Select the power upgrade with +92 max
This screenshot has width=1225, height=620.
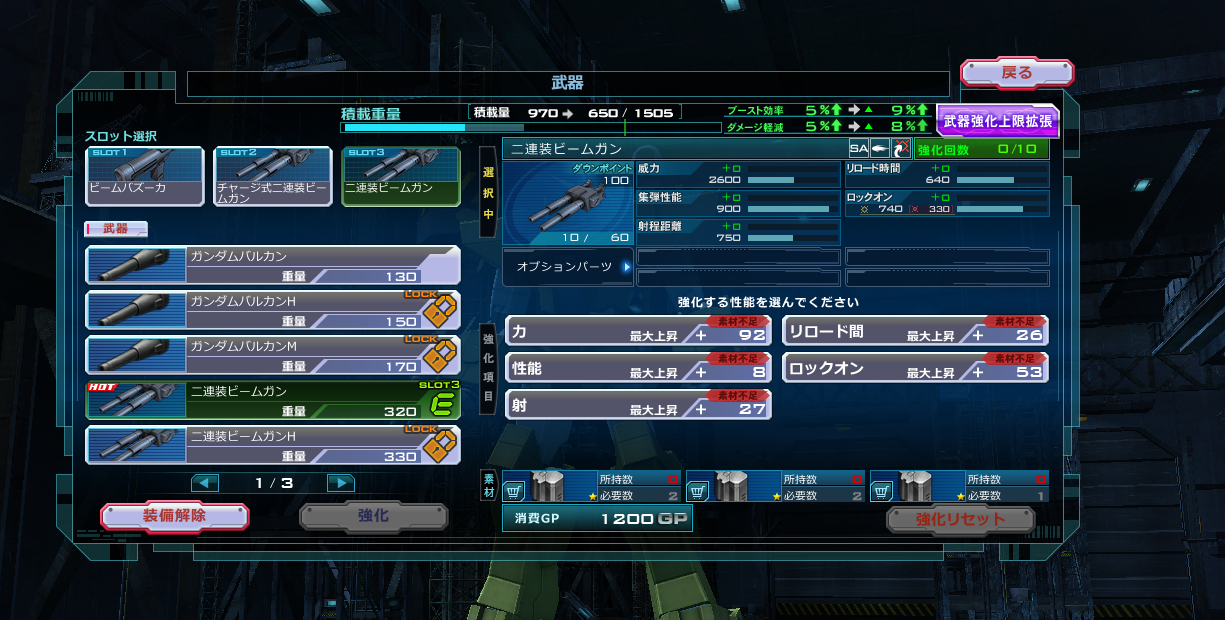[637, 332]
